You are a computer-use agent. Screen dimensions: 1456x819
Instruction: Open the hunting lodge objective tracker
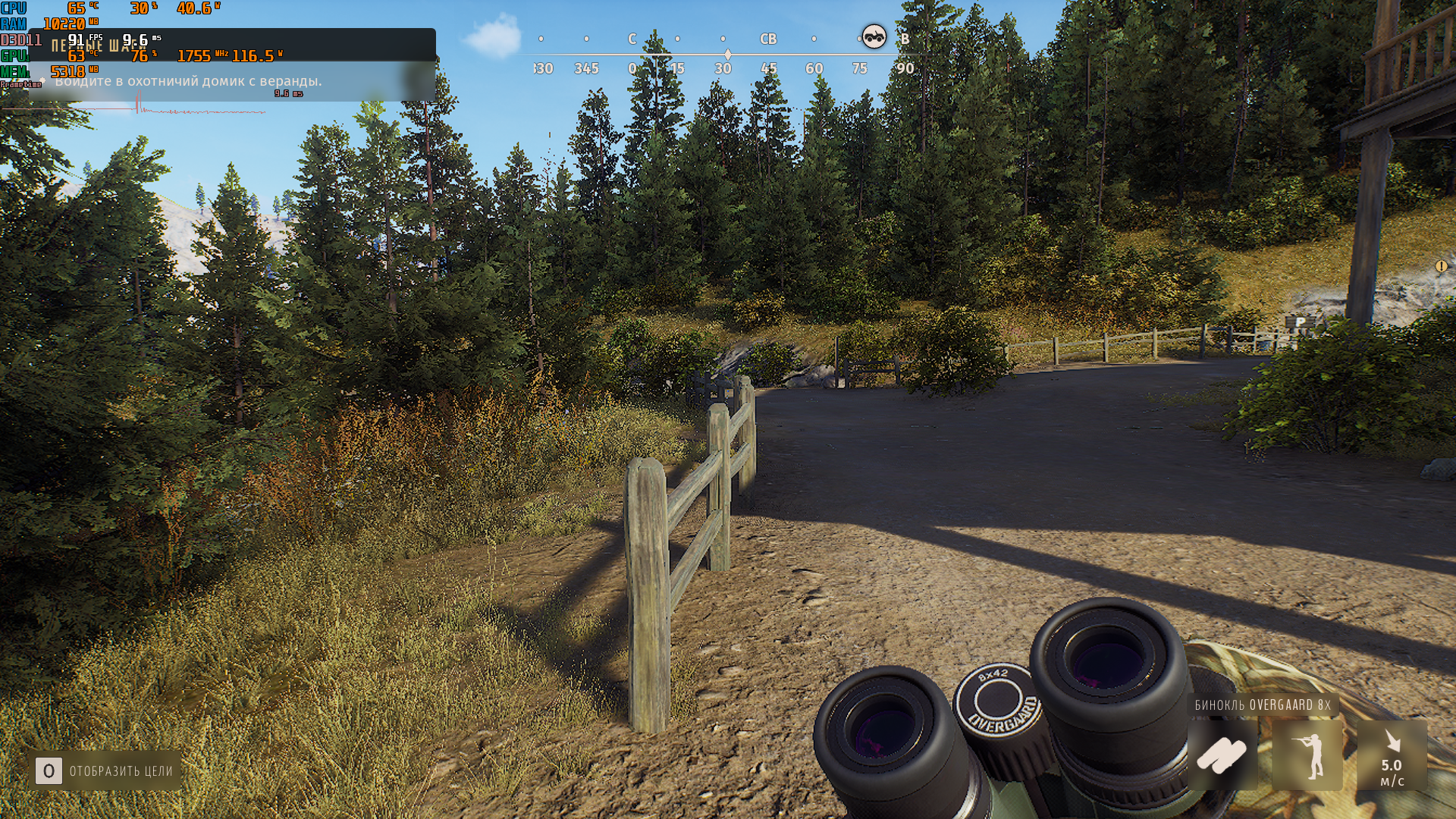pos(188,81)
